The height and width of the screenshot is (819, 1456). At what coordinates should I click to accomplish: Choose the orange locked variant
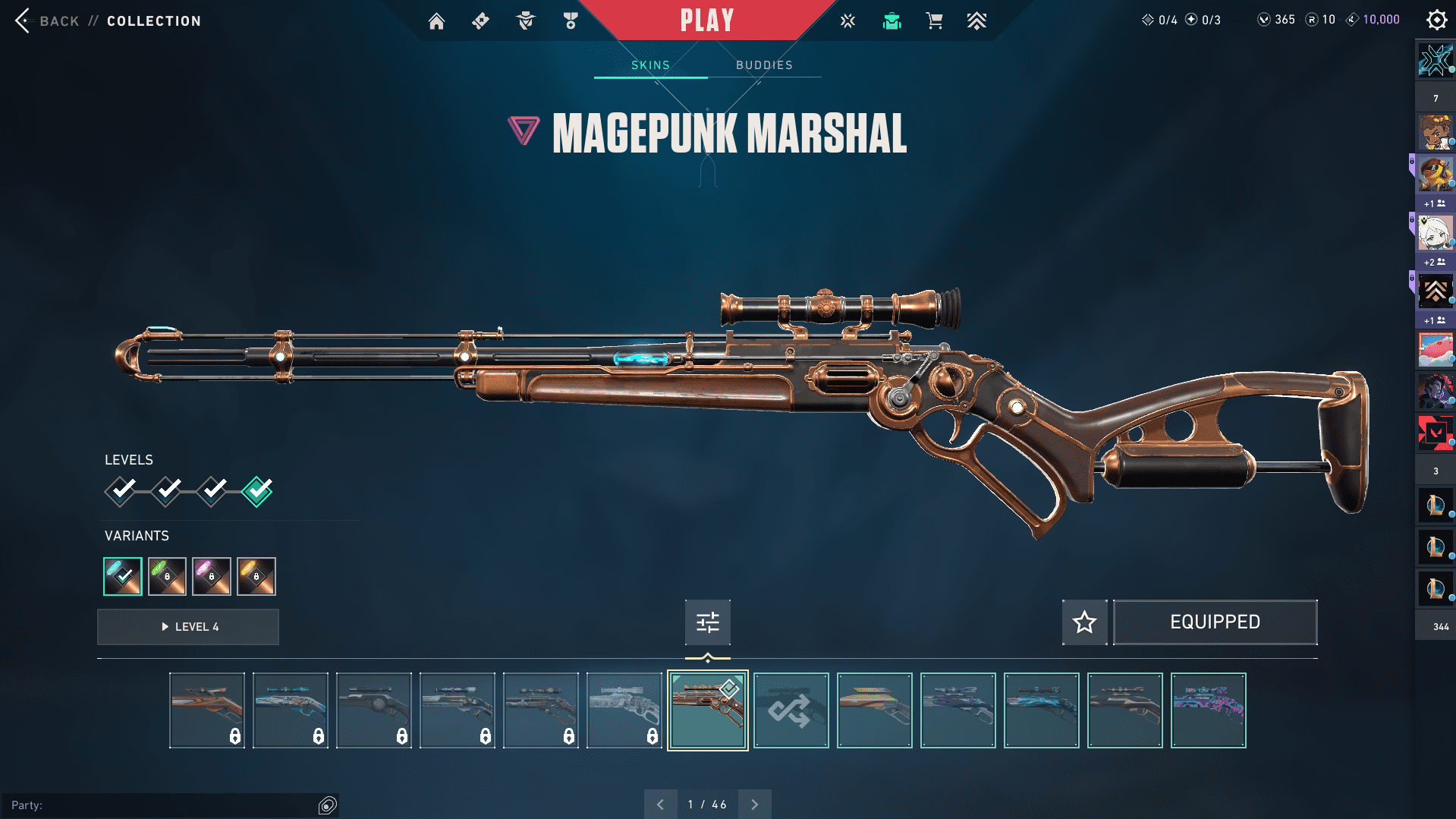pyautogui.click(x=256, y=576)
